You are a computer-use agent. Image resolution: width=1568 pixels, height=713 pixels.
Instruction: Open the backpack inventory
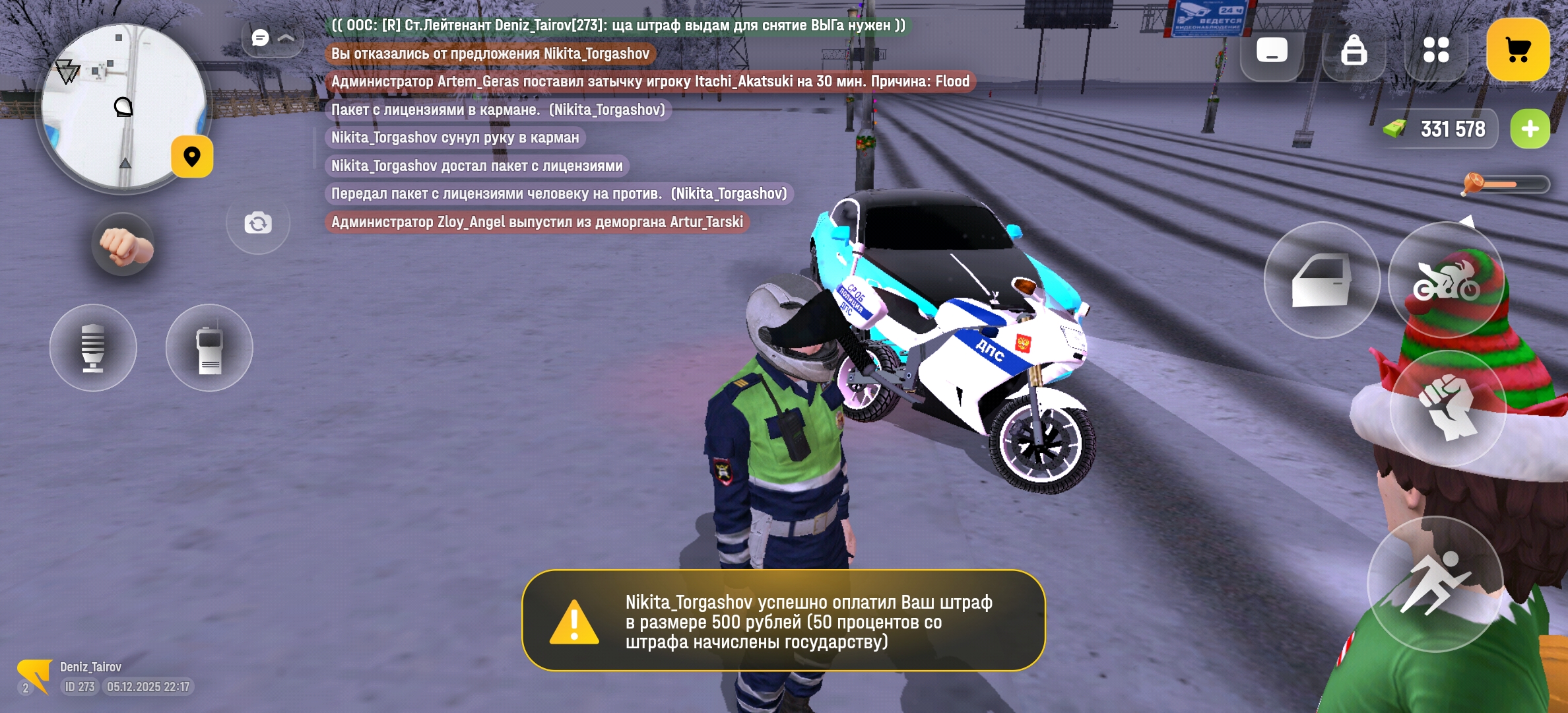pyautogui.click(x=1354, y=50)
